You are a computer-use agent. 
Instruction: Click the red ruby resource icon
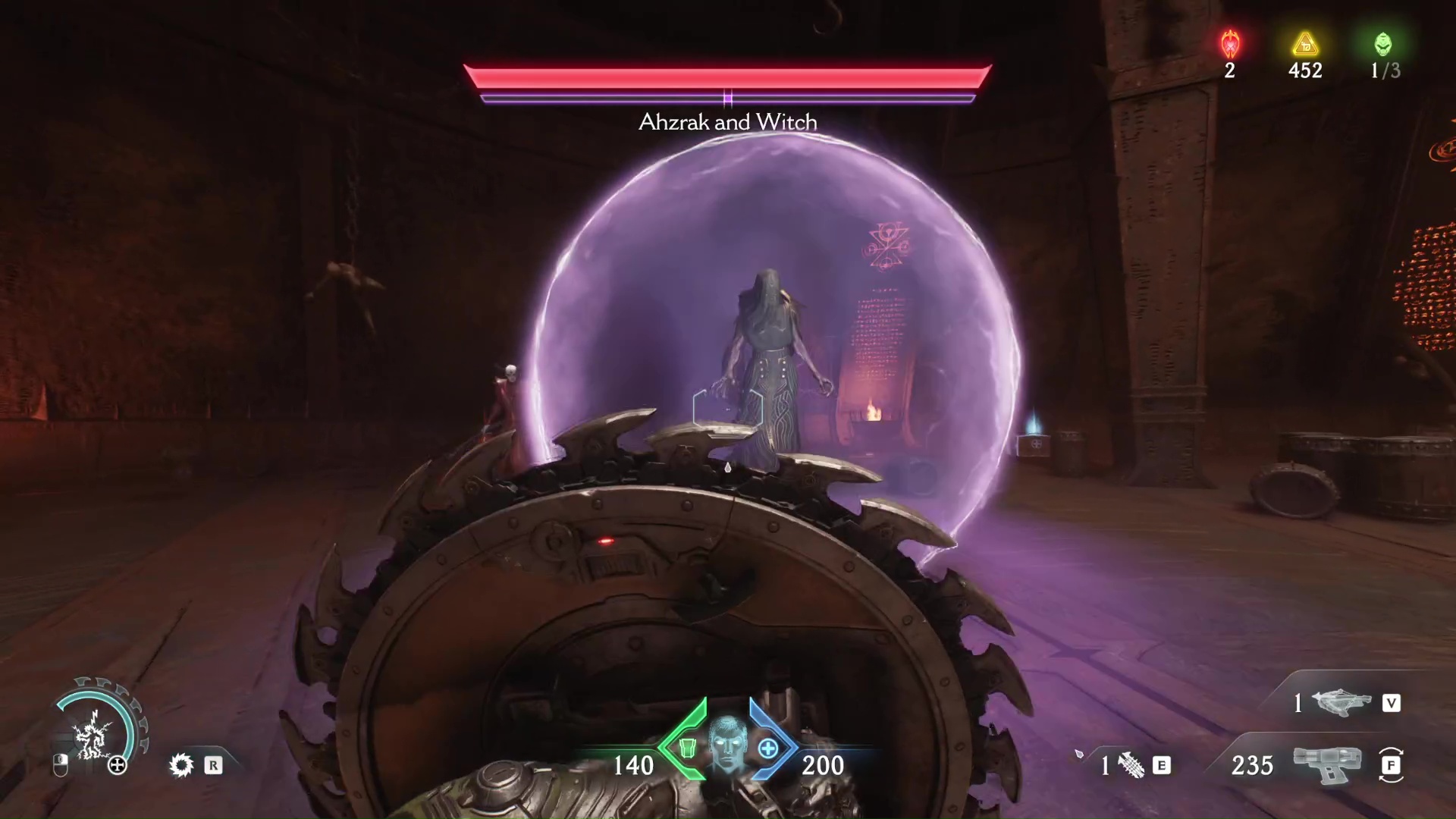[1230, 45]
